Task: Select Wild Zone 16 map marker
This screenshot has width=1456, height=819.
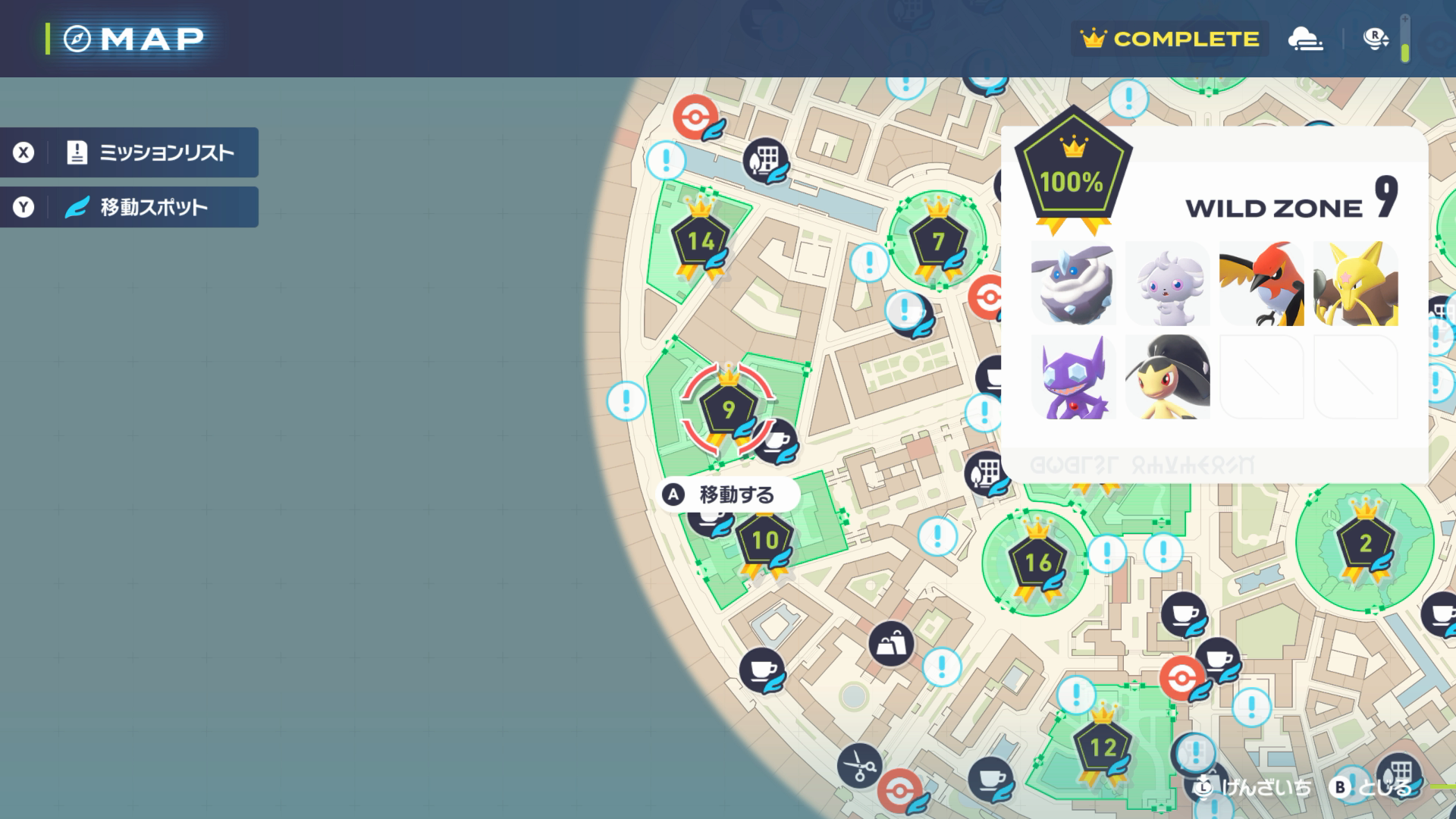Action: point(1037,563)
